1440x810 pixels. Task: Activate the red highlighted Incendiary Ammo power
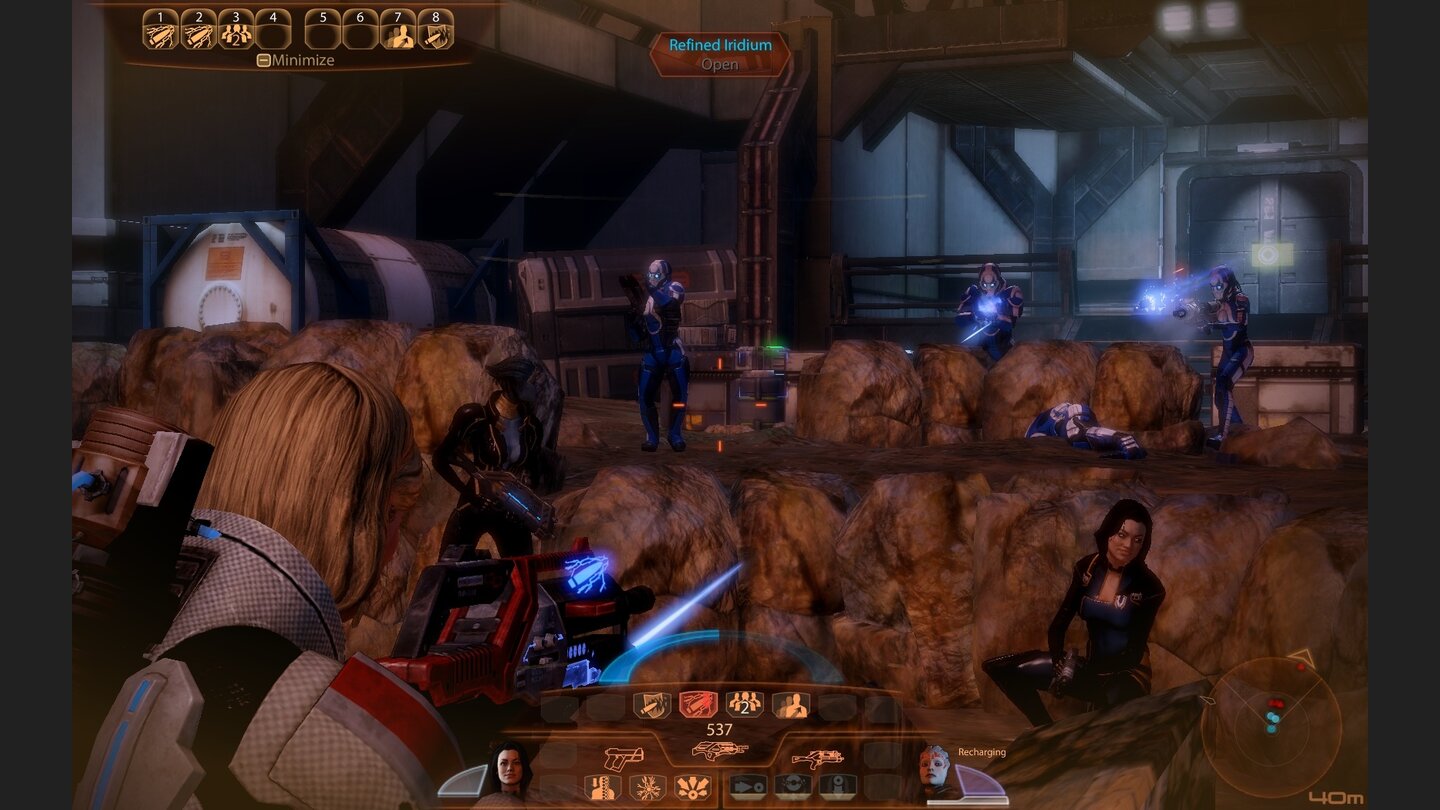(x=697, y=703)
